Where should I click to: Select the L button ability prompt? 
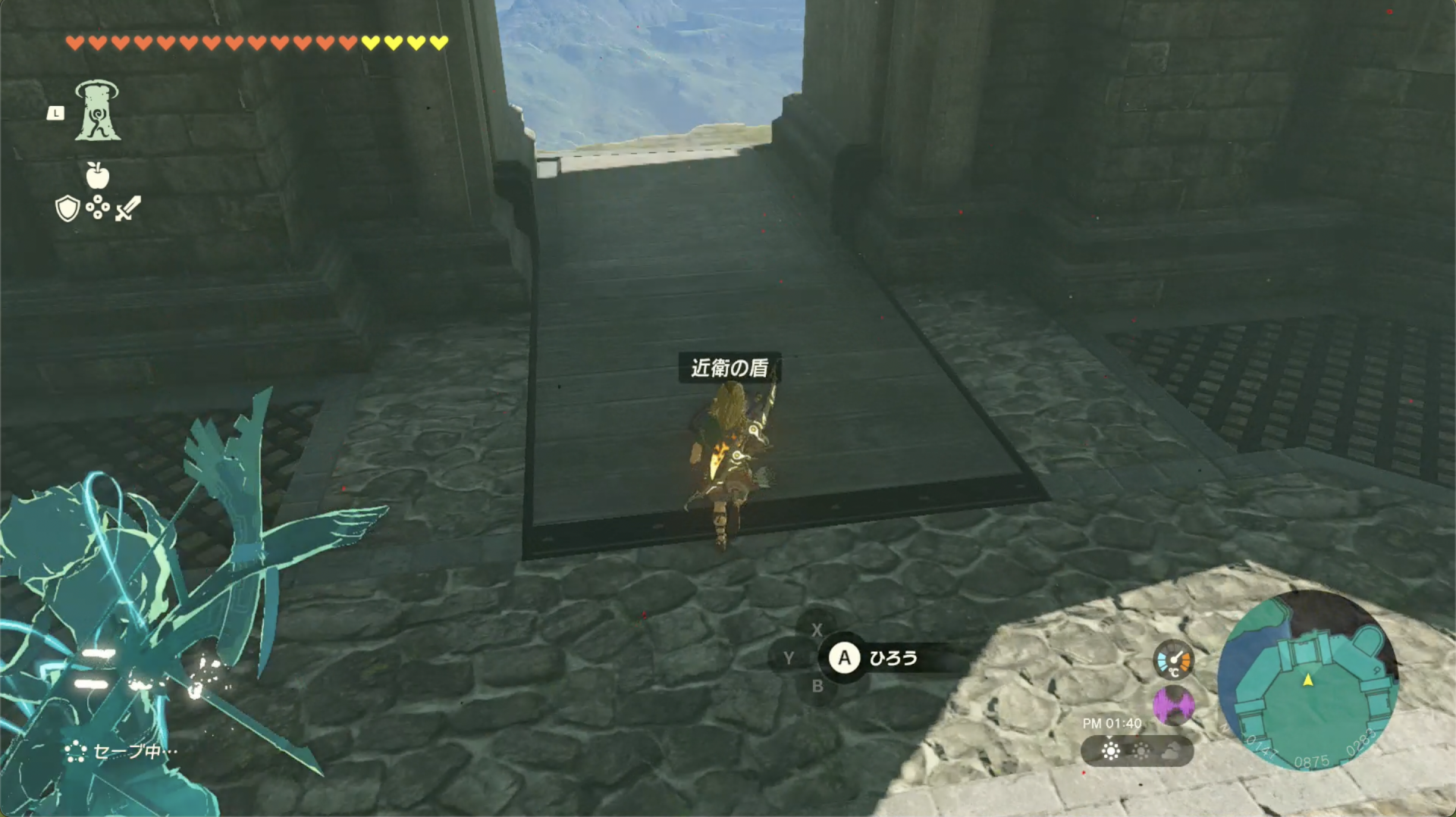pos(56,114)
